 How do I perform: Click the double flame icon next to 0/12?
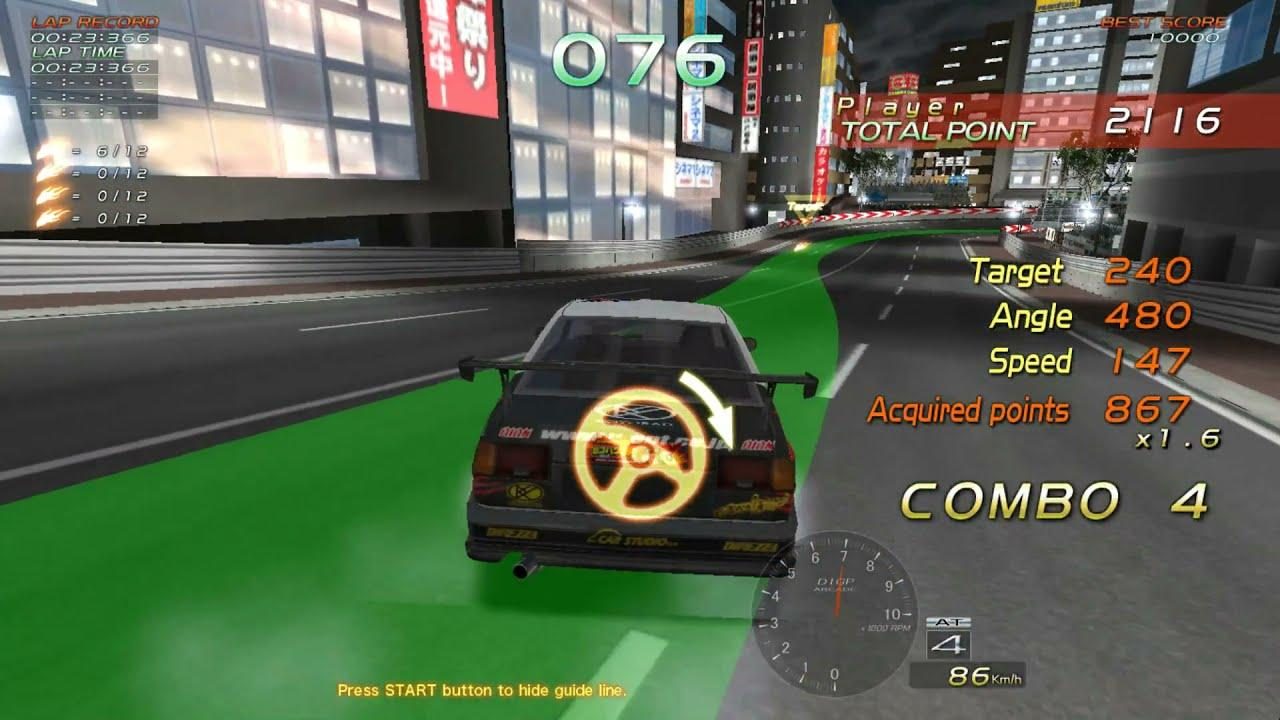point(45,172)
